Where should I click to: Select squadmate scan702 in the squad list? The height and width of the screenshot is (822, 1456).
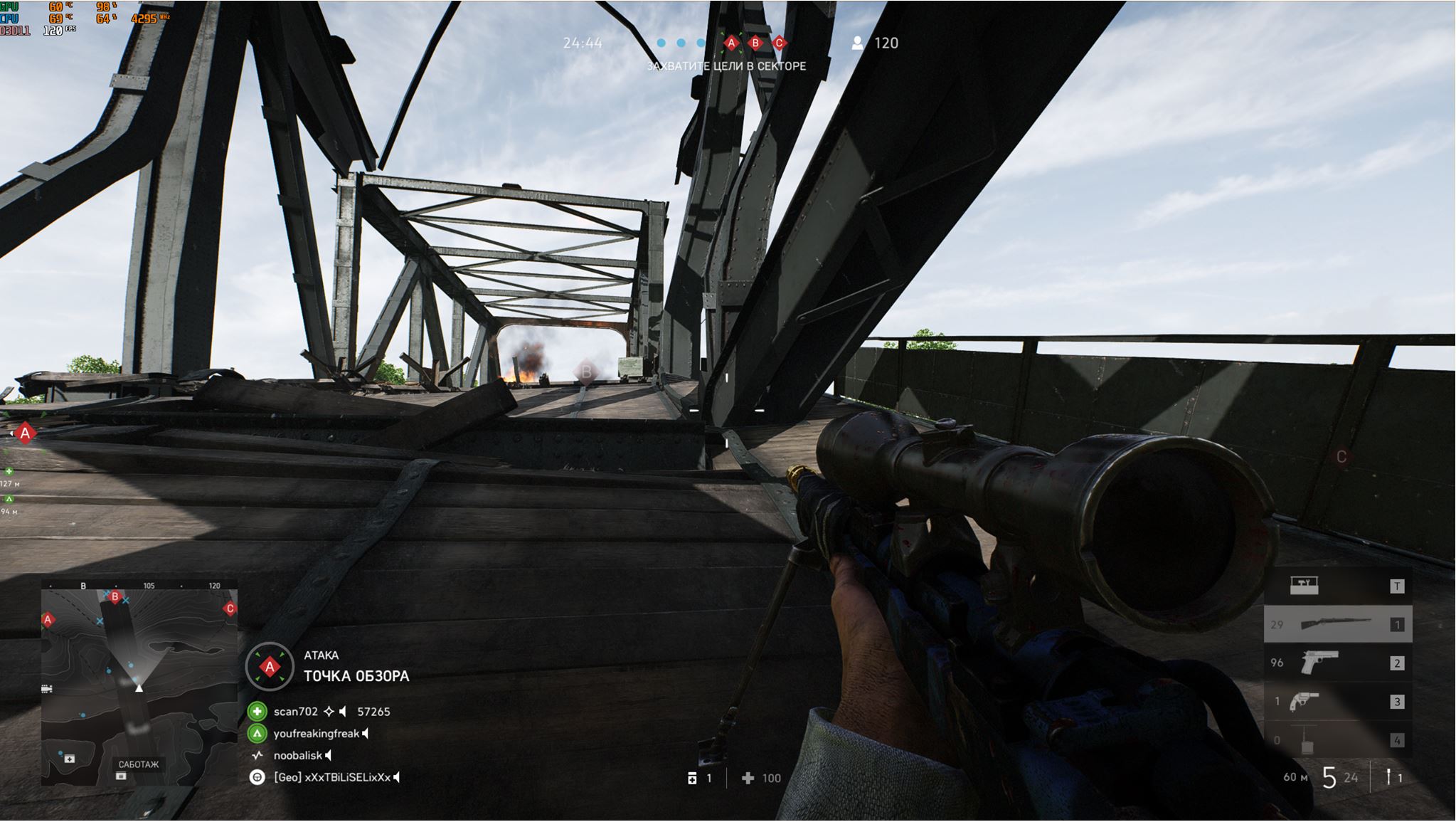295,712
